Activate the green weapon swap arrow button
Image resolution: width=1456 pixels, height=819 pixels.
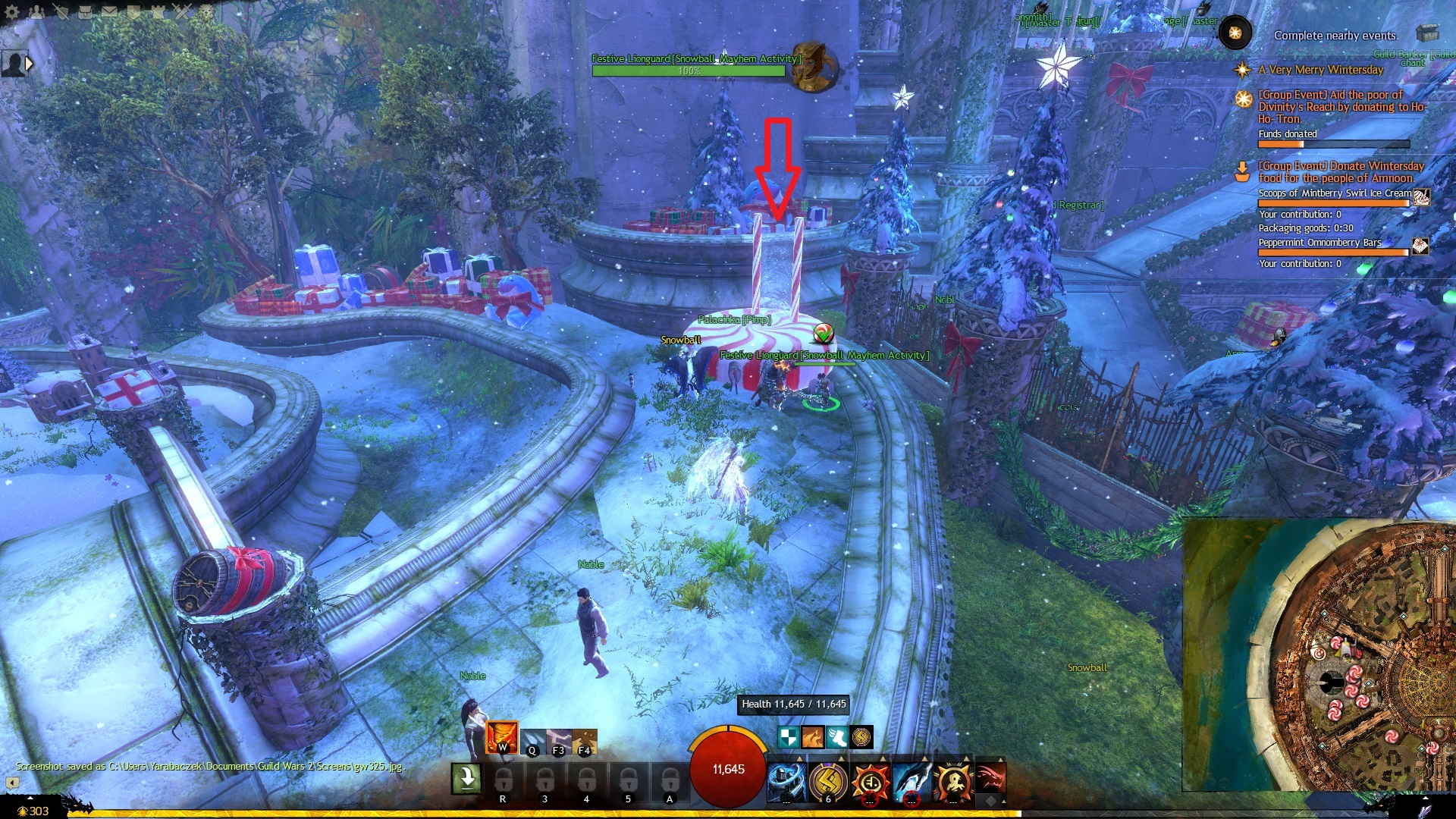point(466,778)
